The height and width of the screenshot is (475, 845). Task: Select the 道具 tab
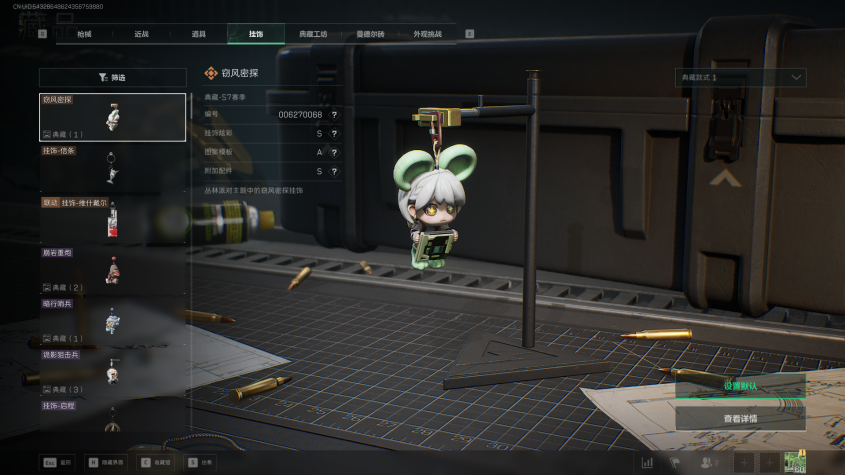click(198, 34)
